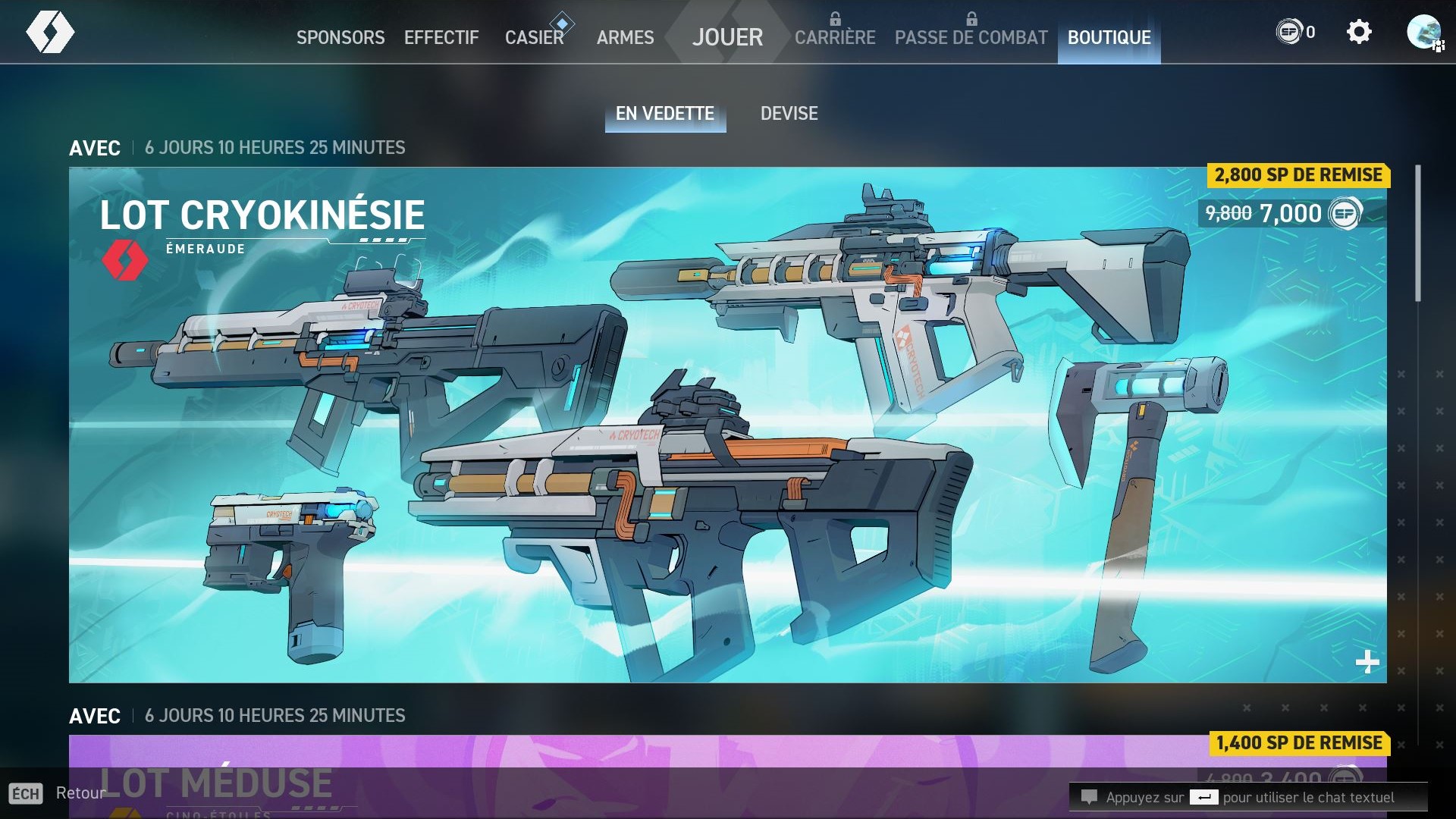Open the Casier menu
This screenshot has width=1456, height=819.
pos(534,37)
